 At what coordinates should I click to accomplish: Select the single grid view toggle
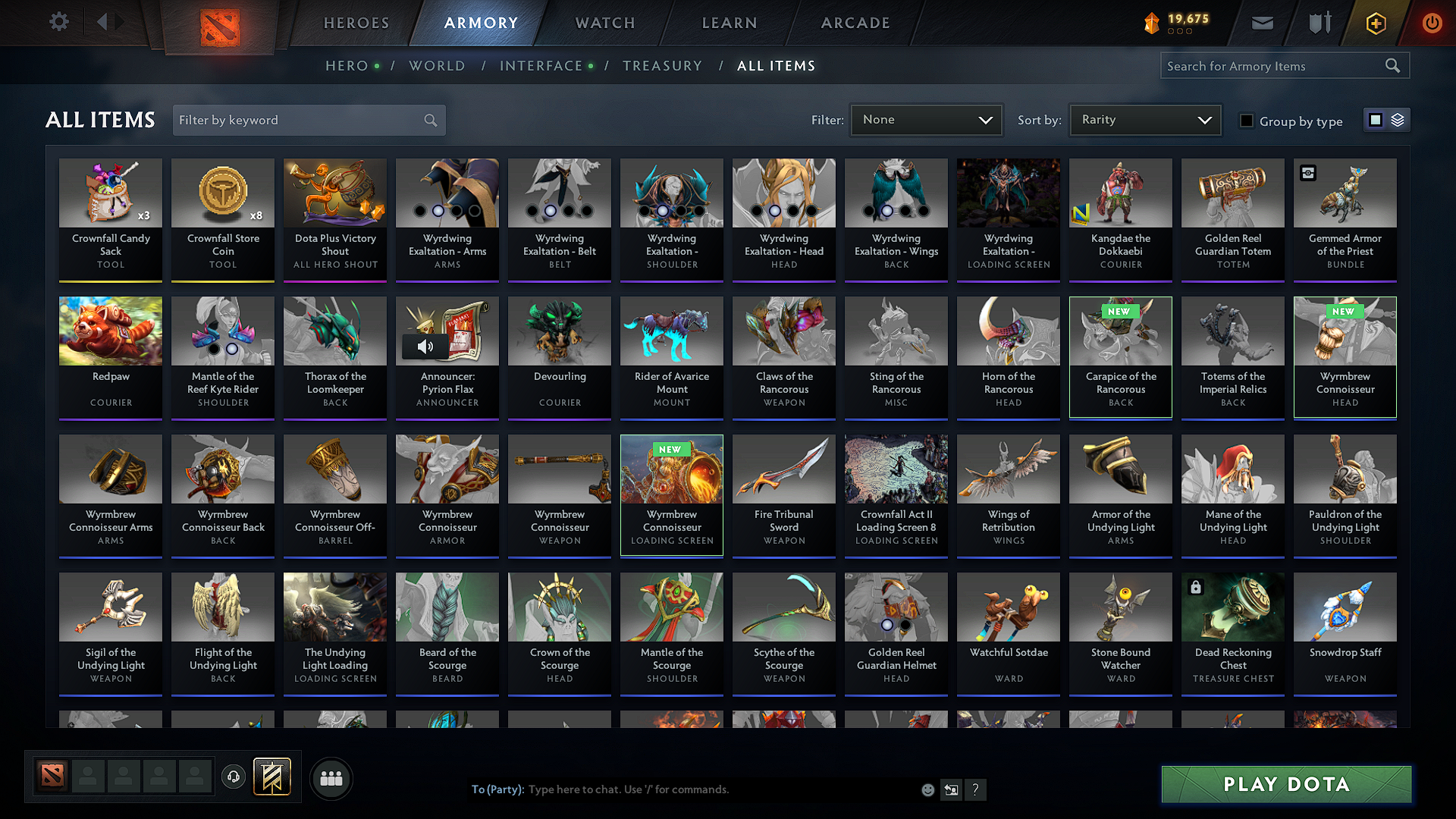click(x=1376, y=119)
